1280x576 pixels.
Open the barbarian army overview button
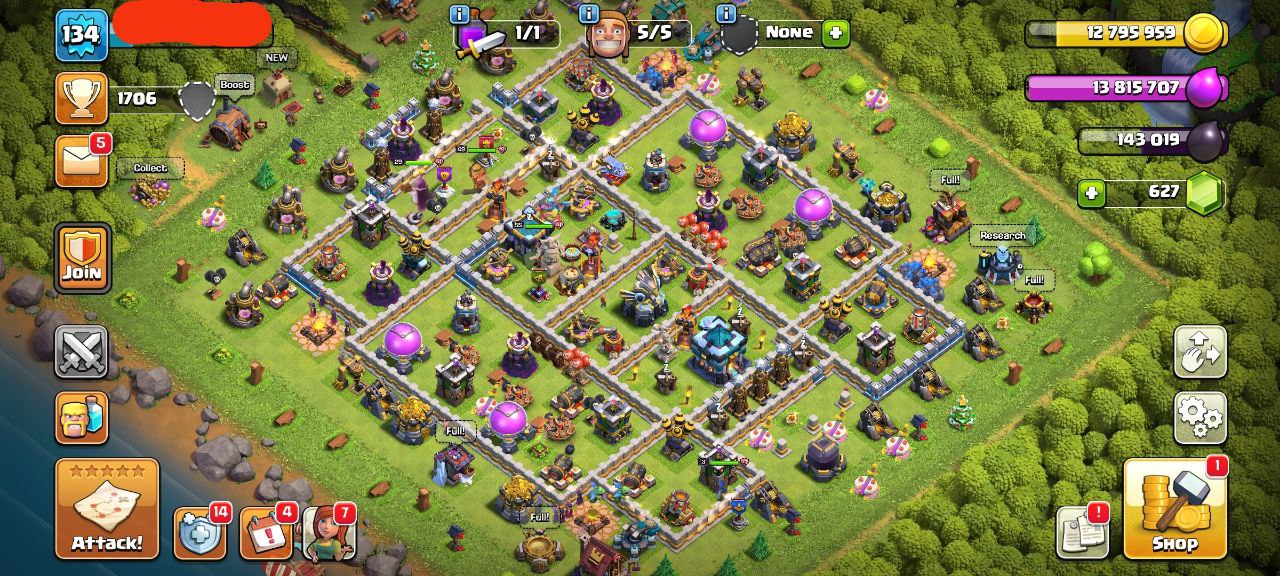pyautogui.click(x=81, y=417)
